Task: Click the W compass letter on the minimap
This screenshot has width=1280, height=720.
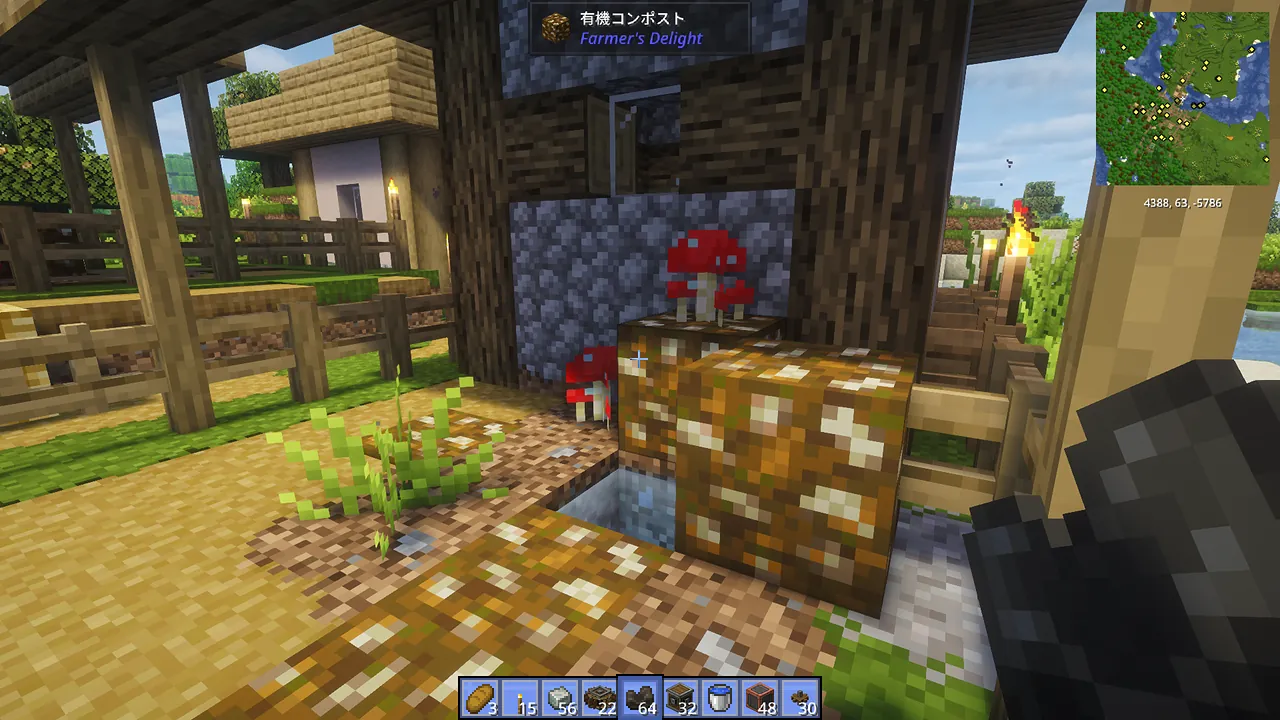Action: pyautogui.click(x=1101, y=51)
